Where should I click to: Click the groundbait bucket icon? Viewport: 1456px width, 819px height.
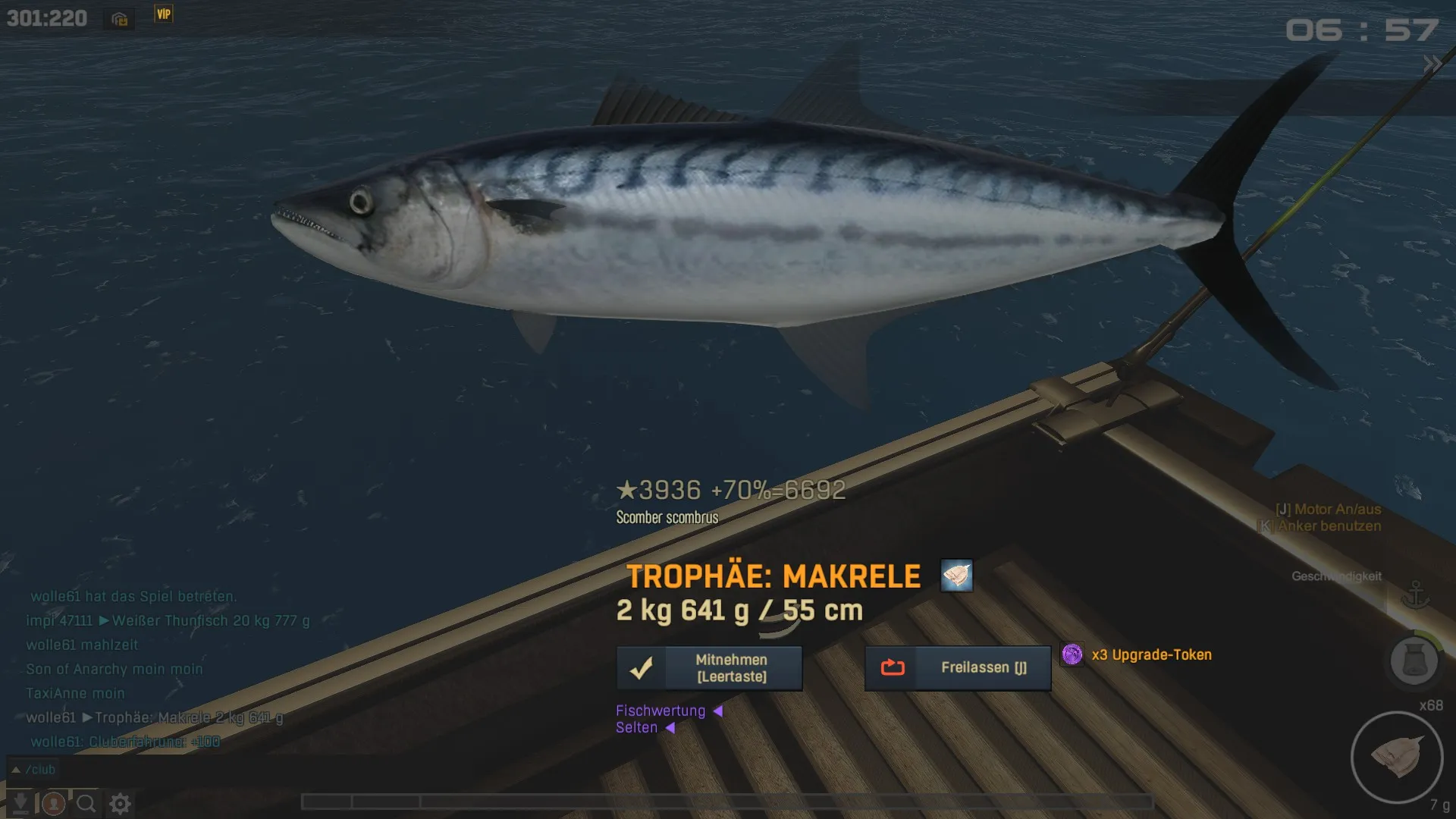pyautogui.click(x=1414, y=661)
